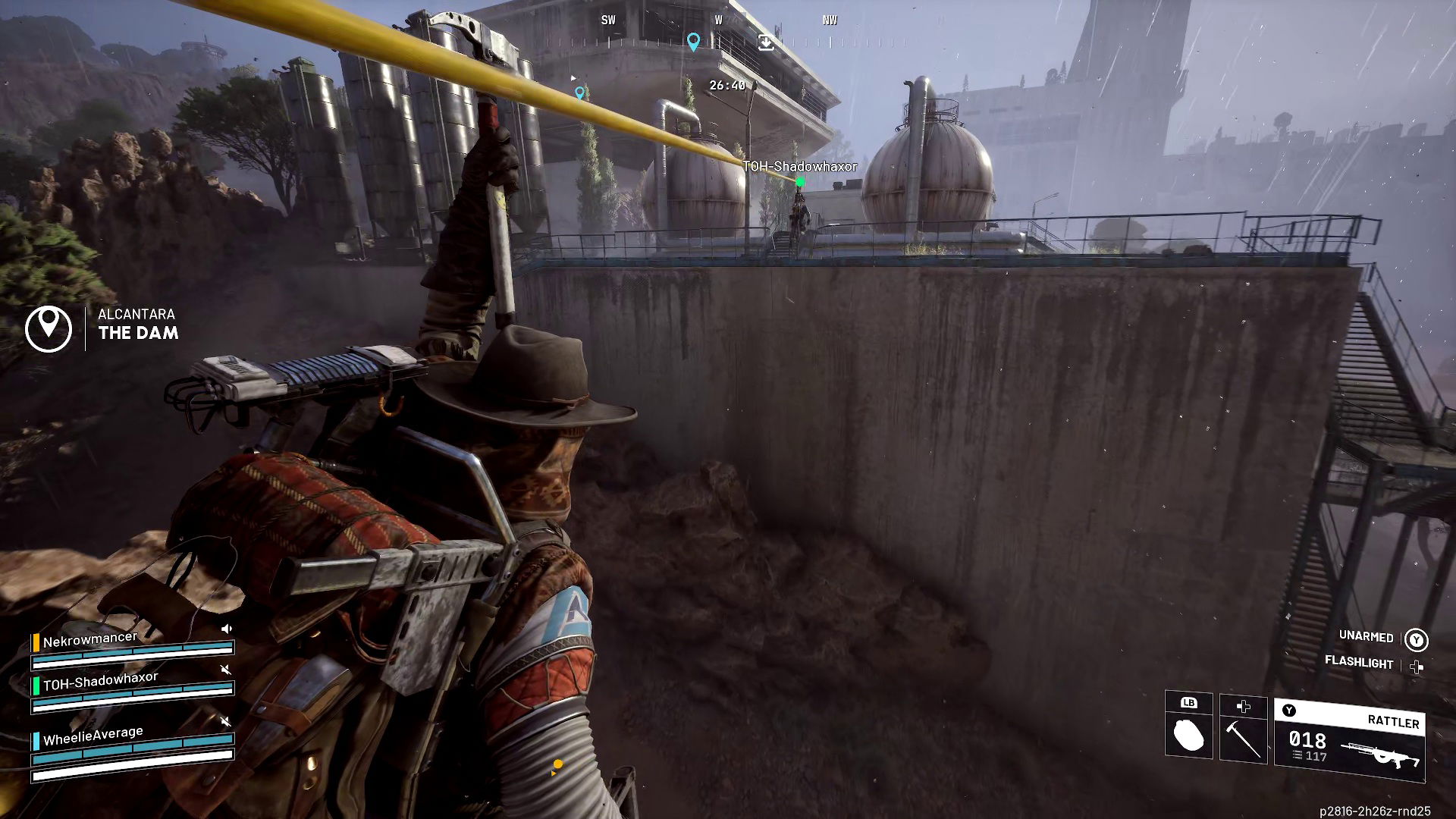The height and width of the screenshot is (819, 1456).
Task: Unmute WheelieAverage via the muted voice icon
Action: [226, 721]
